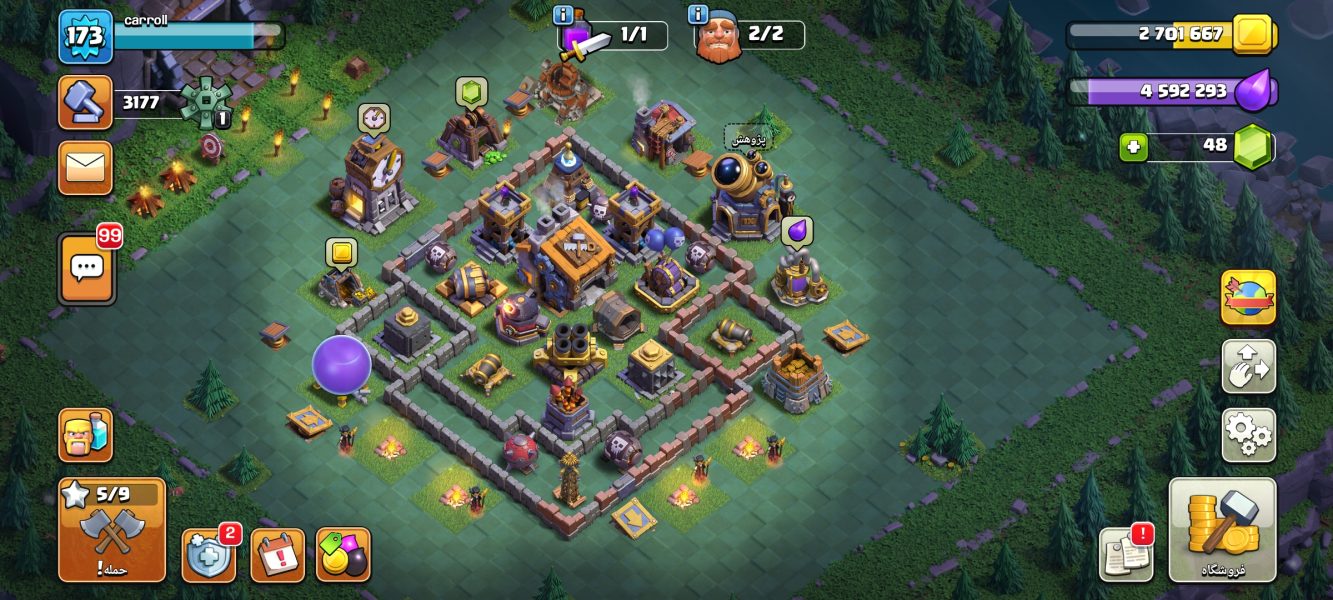Screen dimensions: 1333x600
Task: Show info for the 1/1 sword counter
Action: pyautogui.click(x=562, y=15)
